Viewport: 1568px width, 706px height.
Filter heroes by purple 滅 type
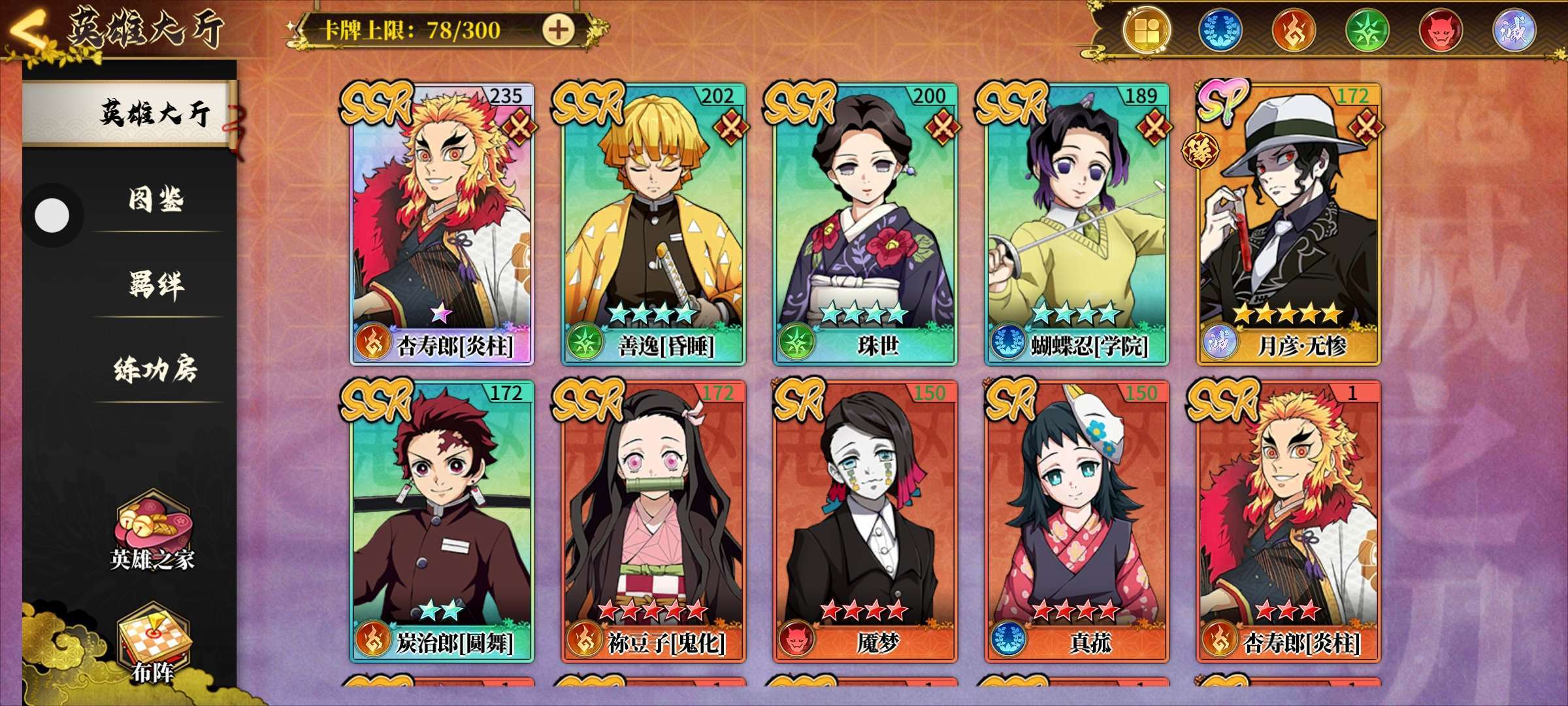[1513, 30]
